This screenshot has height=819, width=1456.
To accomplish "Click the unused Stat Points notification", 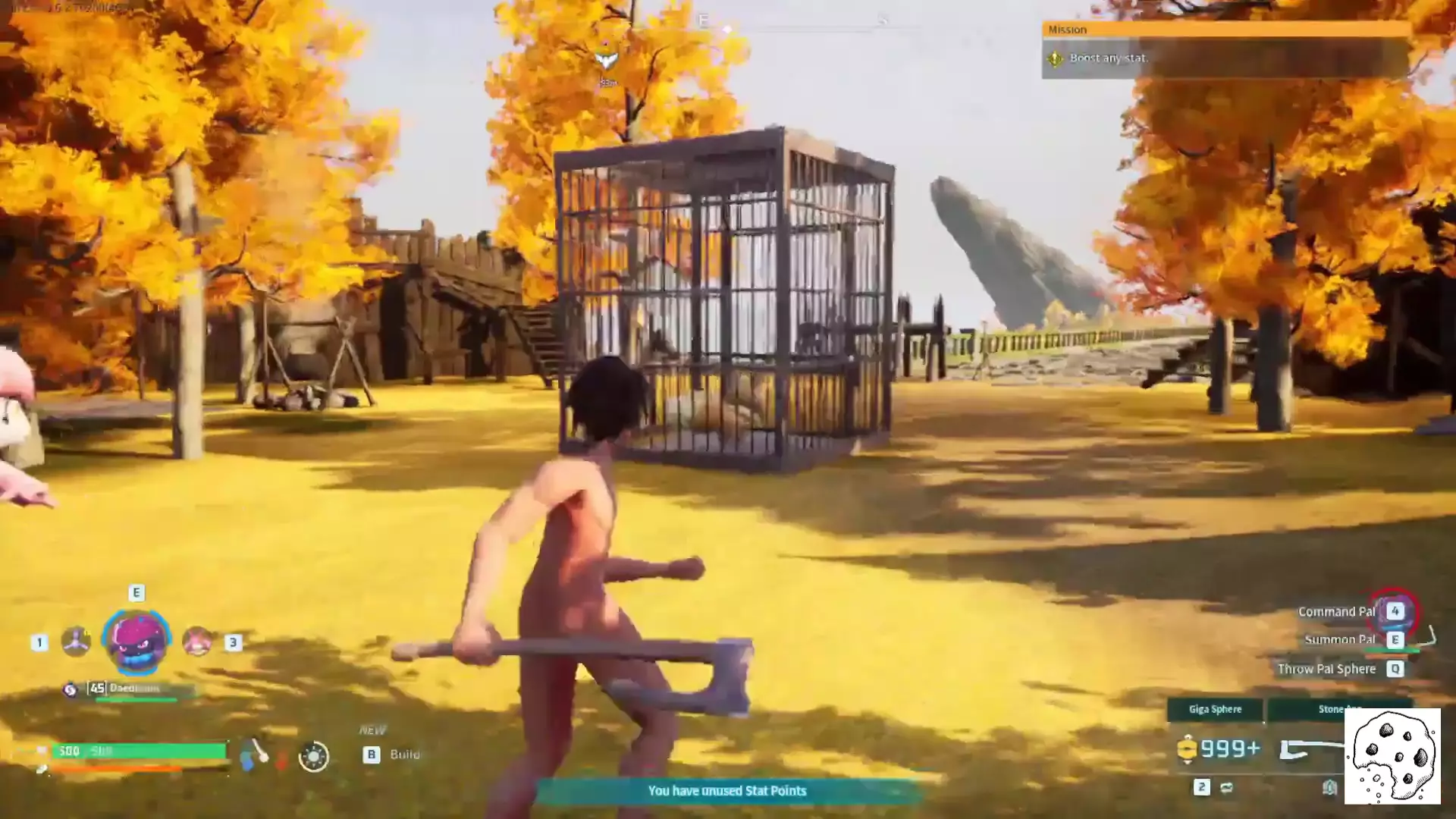I will coord(726,791).
